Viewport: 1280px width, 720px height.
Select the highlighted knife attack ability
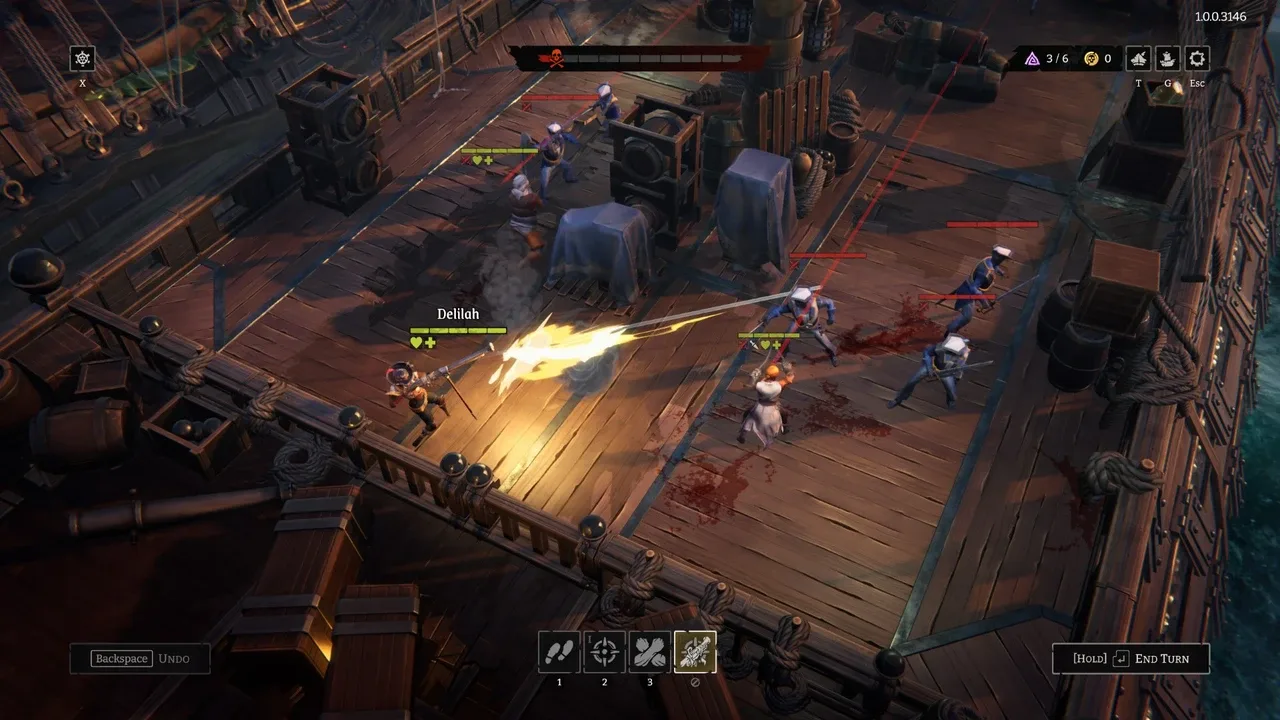696,651
